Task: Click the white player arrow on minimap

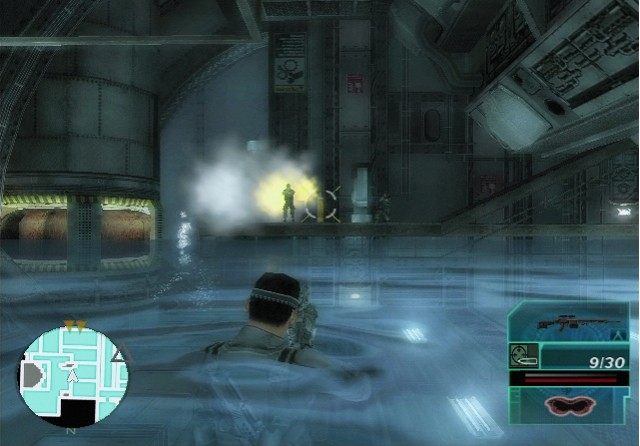Action: click(x=71, y=378)
